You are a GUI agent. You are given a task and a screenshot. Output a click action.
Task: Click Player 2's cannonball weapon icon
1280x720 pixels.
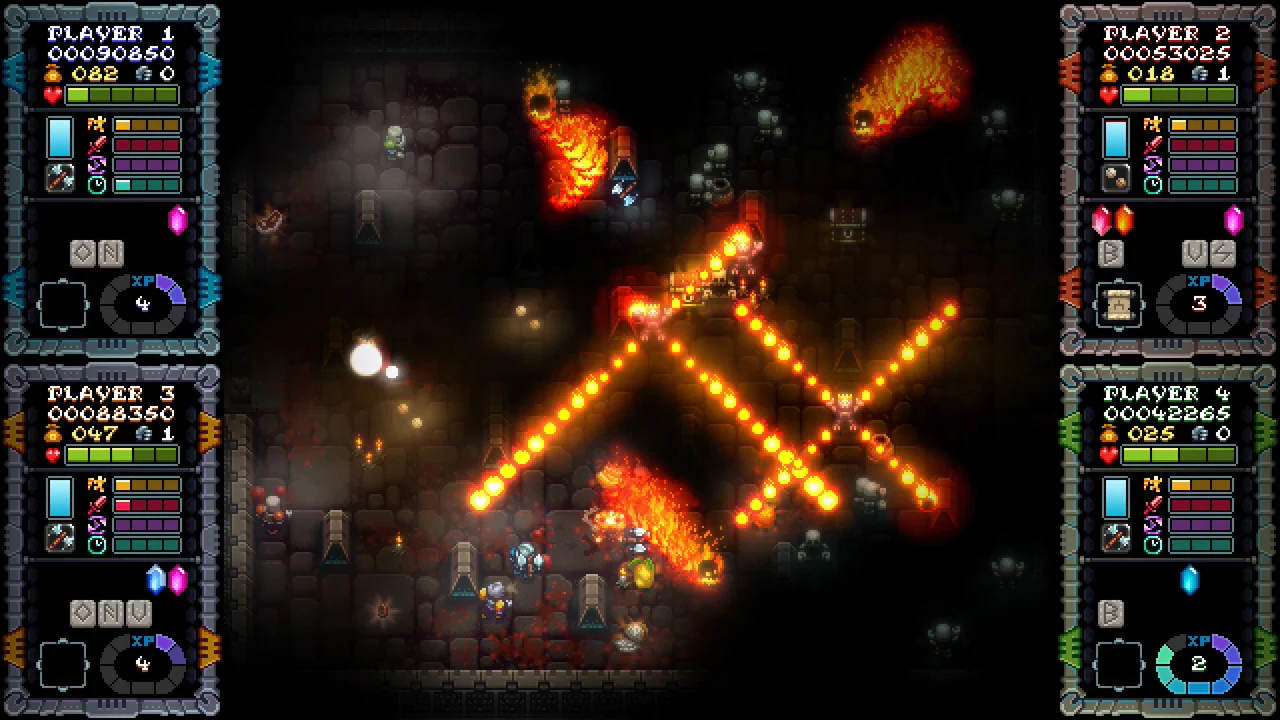click(1115, 178)
